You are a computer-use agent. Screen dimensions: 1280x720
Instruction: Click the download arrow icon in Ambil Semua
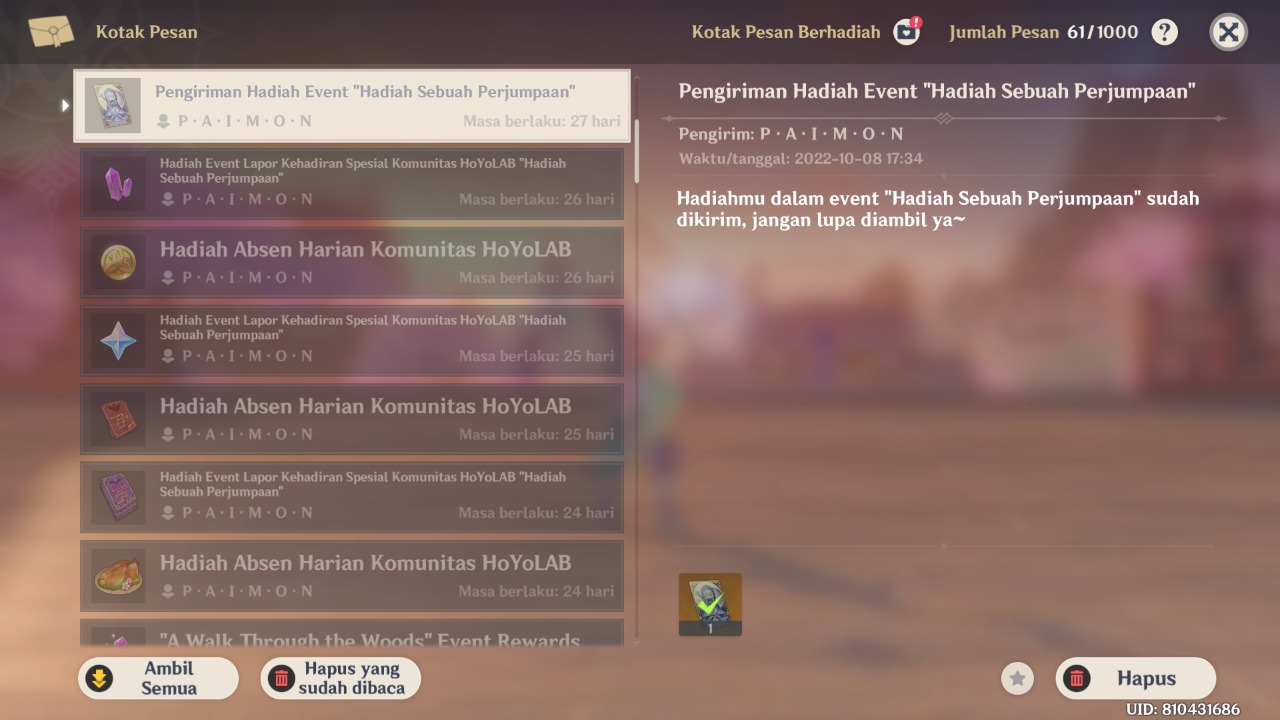pos(99,678)
